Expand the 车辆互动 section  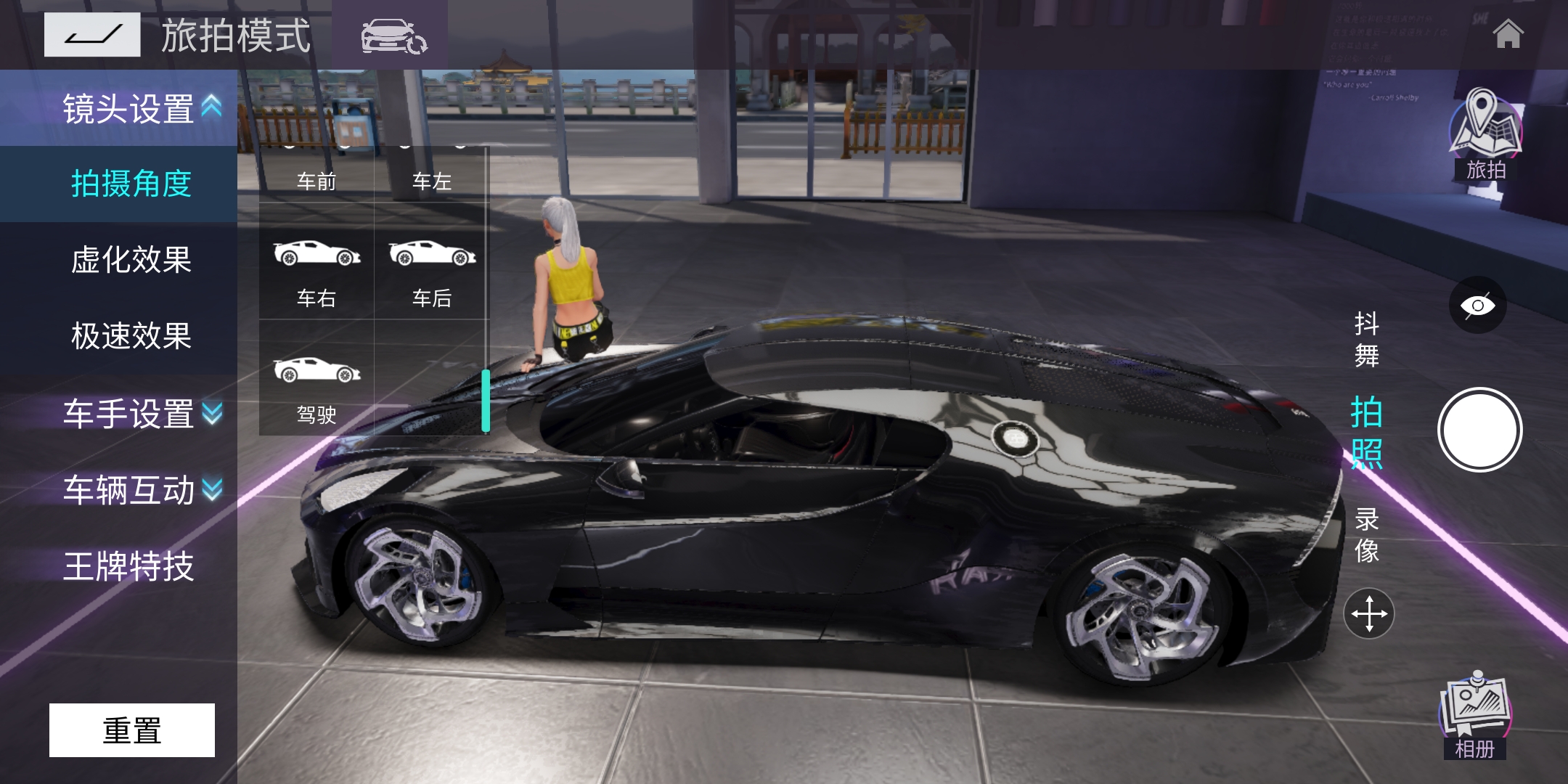coord(142,490)
